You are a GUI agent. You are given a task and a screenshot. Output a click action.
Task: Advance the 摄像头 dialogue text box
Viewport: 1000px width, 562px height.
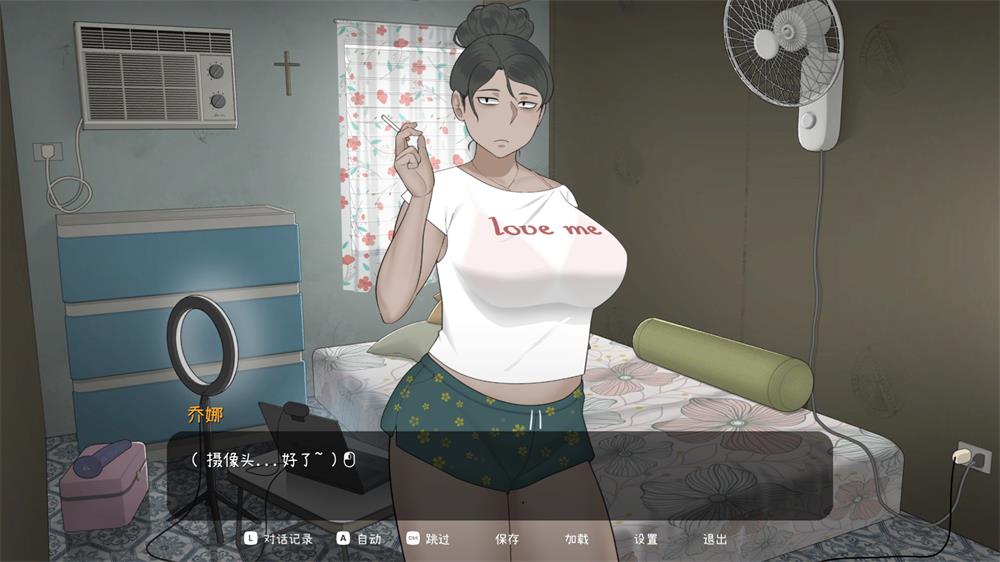pos(500,475)
